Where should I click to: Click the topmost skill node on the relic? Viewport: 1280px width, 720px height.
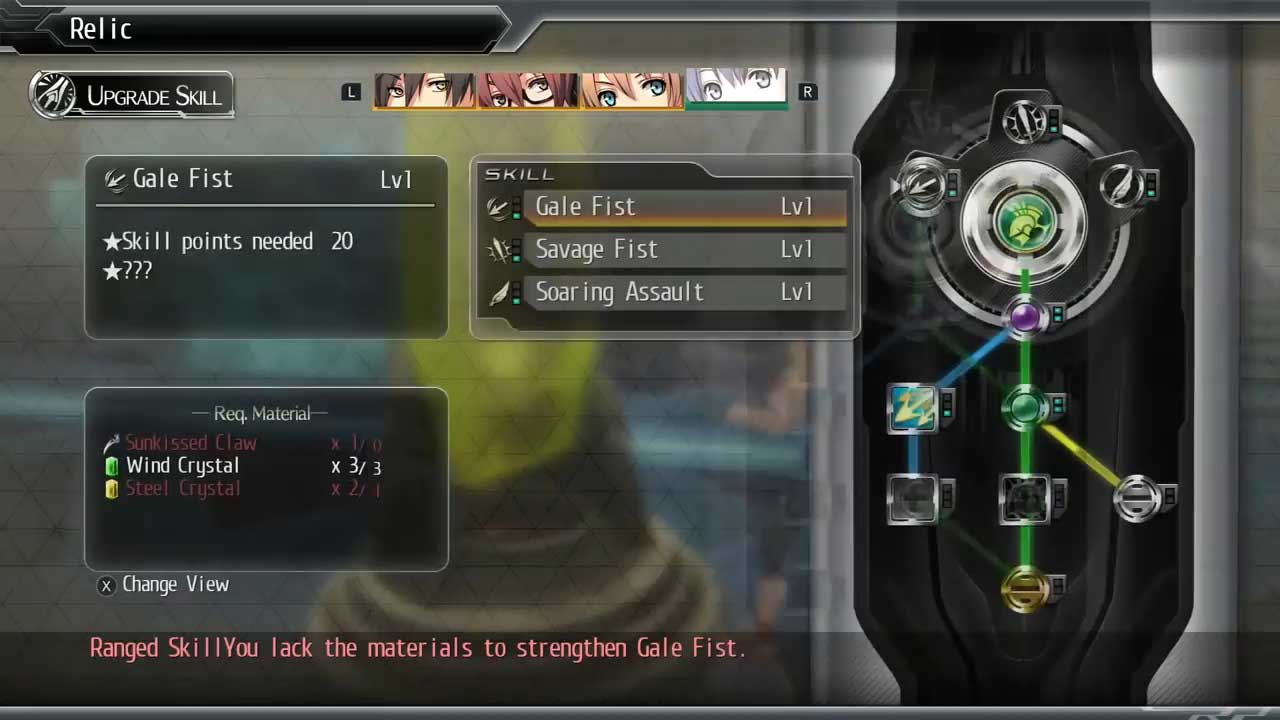[x=1025, y=121]
